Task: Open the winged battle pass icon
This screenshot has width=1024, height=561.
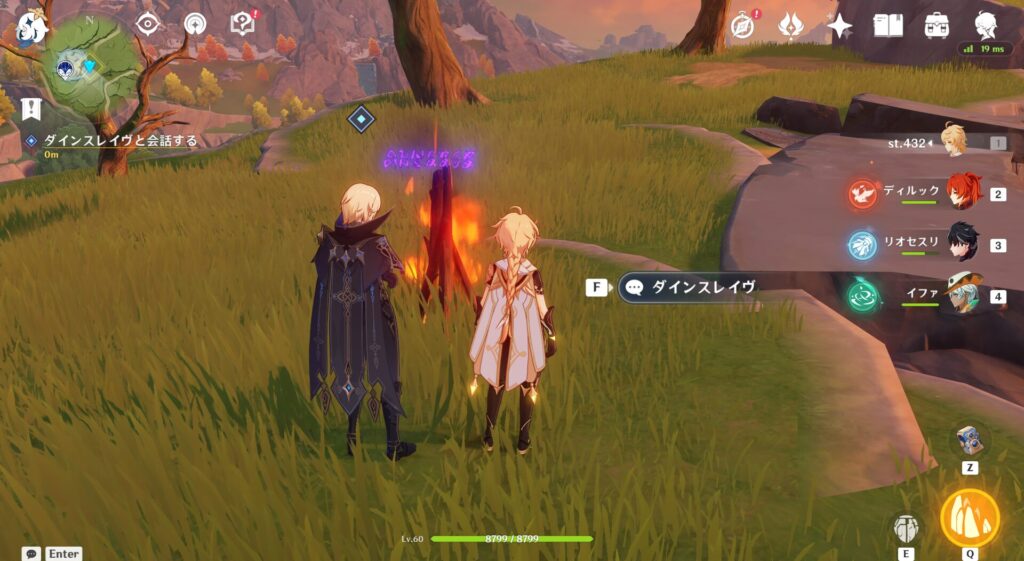Action: 792,26
